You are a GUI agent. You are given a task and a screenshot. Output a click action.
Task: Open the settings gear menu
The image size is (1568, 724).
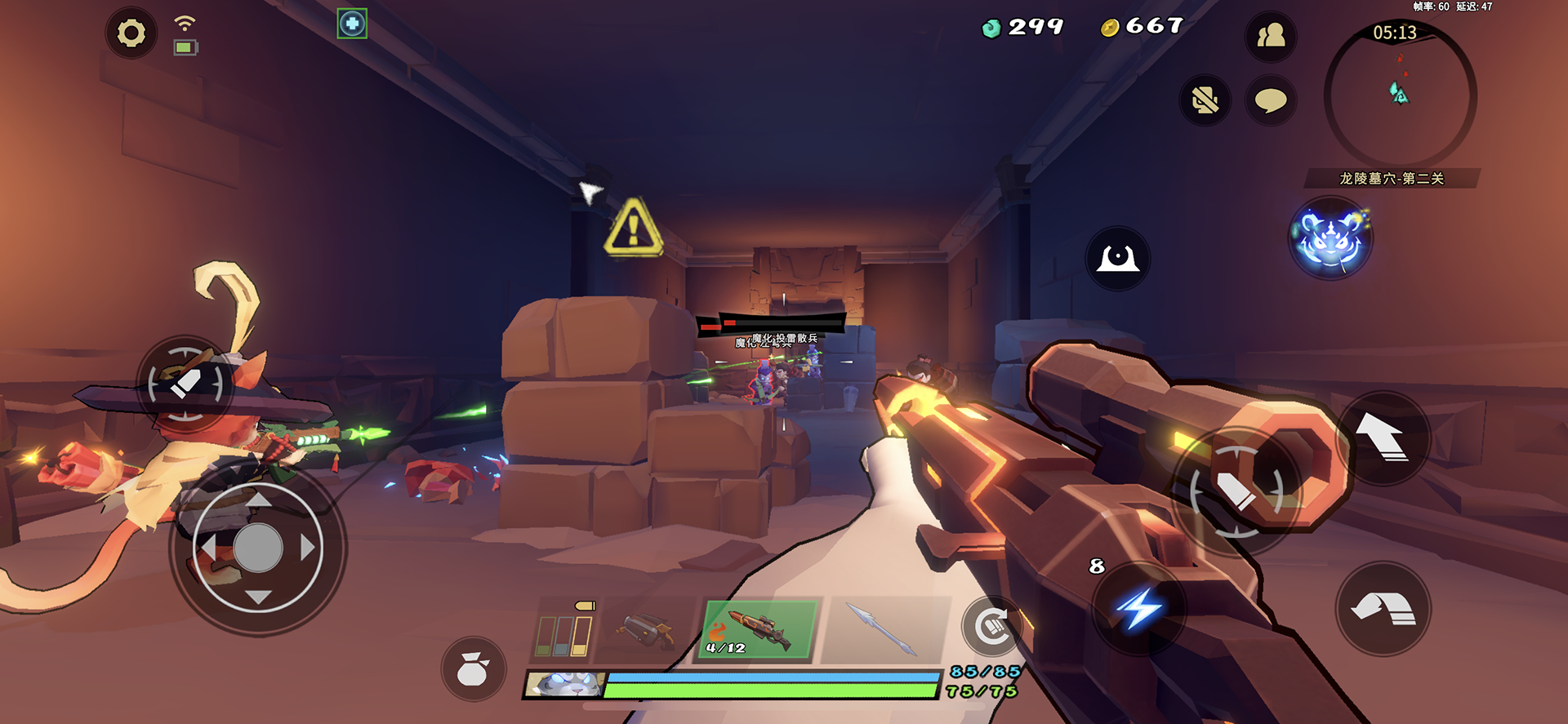(x=131, y=33)
